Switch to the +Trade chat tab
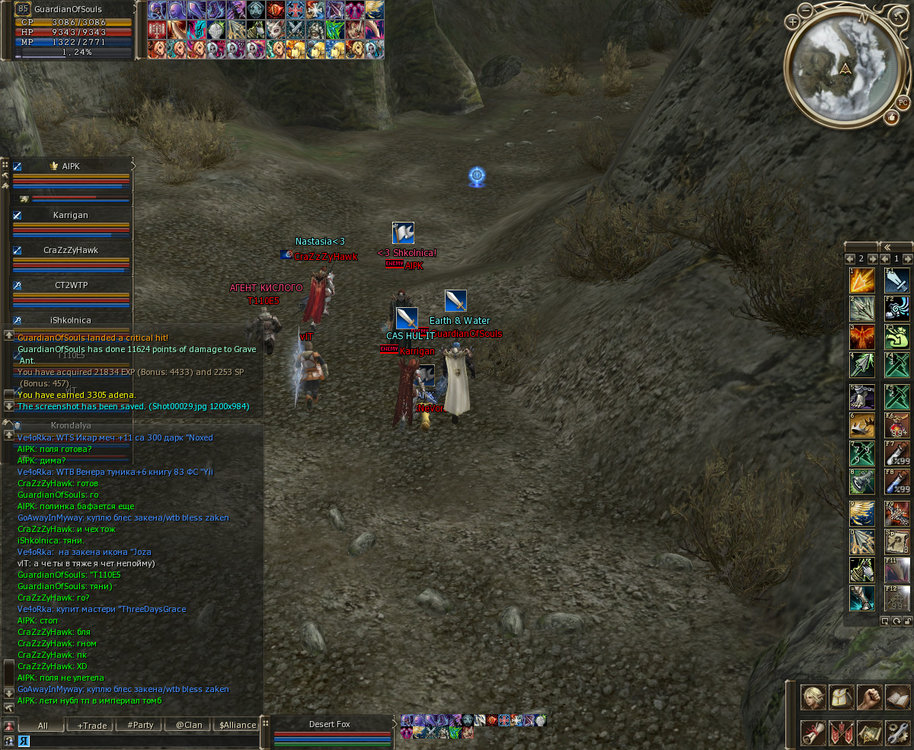Screen dimensions: 914x750 coord(92,725)
